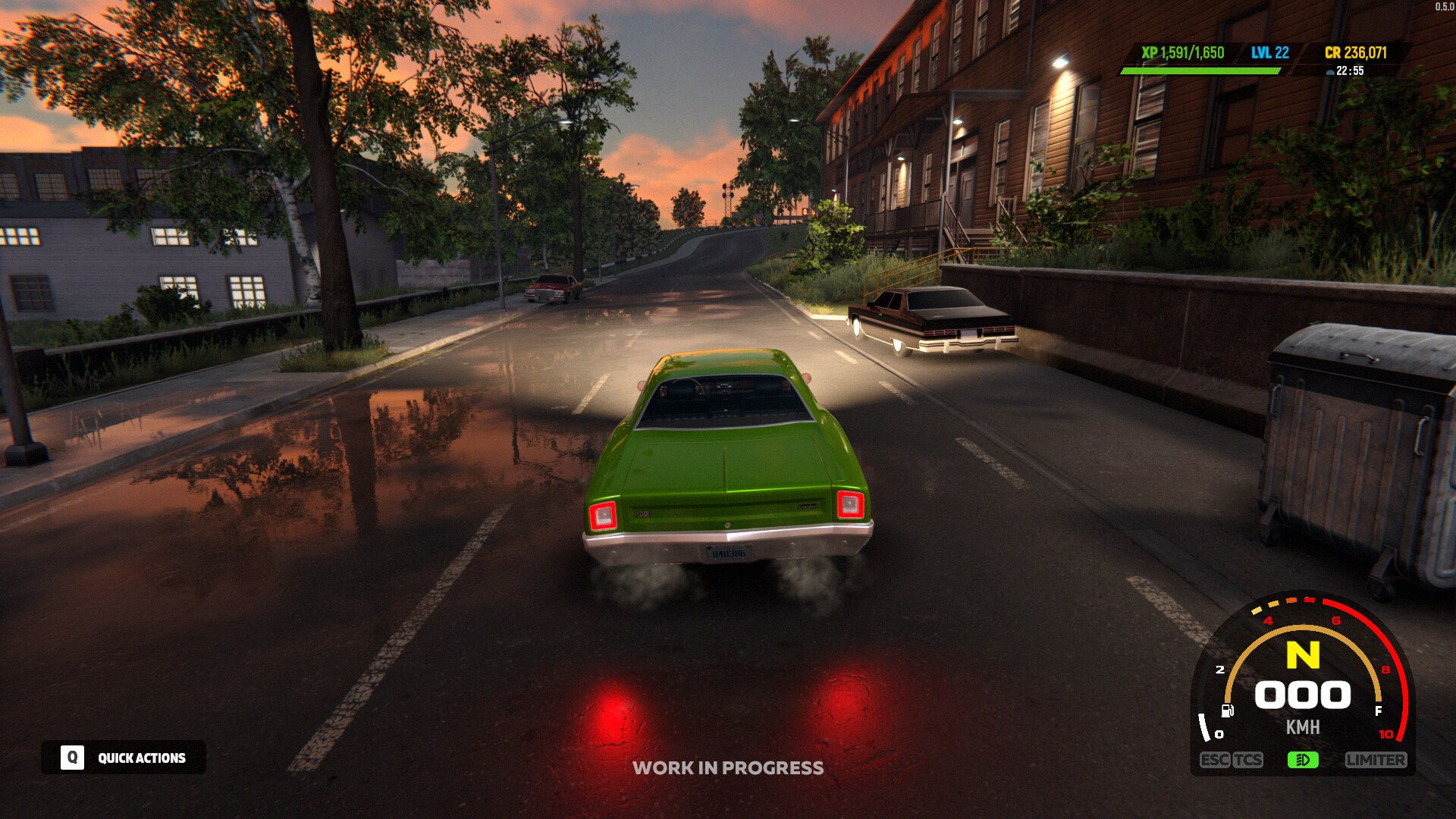The image size is (1456, 819).
Task: Click the green headlight icon on the dashboard
Action: click(x=1304, y=759)
